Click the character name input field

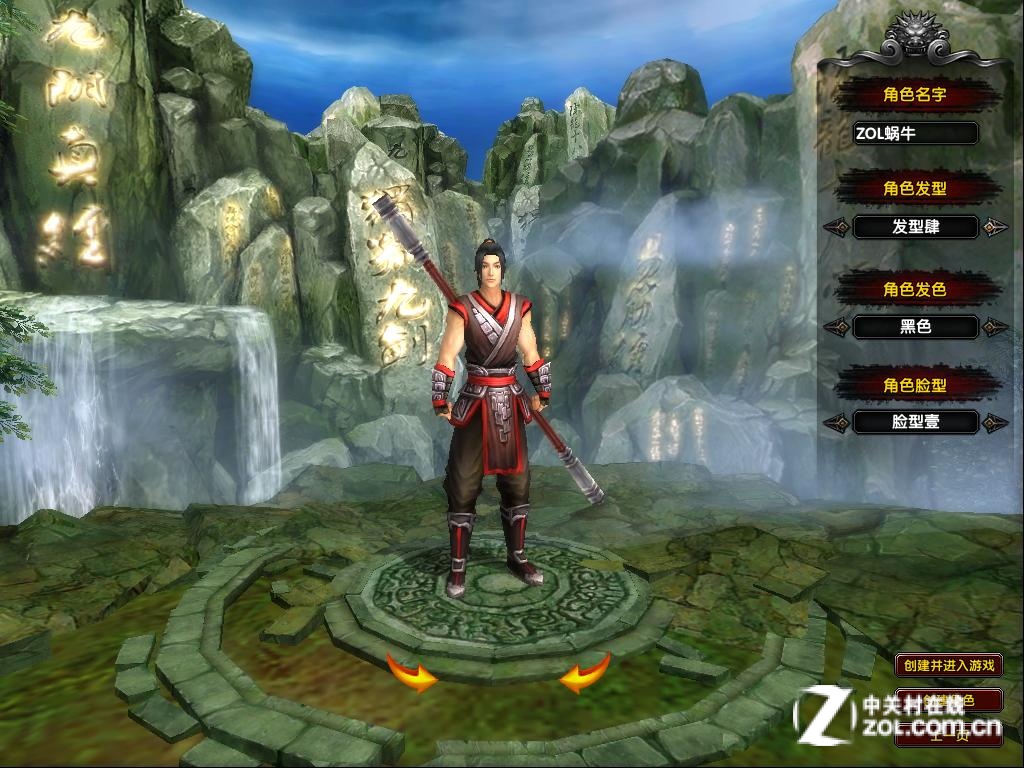click(x=915, y=133)
